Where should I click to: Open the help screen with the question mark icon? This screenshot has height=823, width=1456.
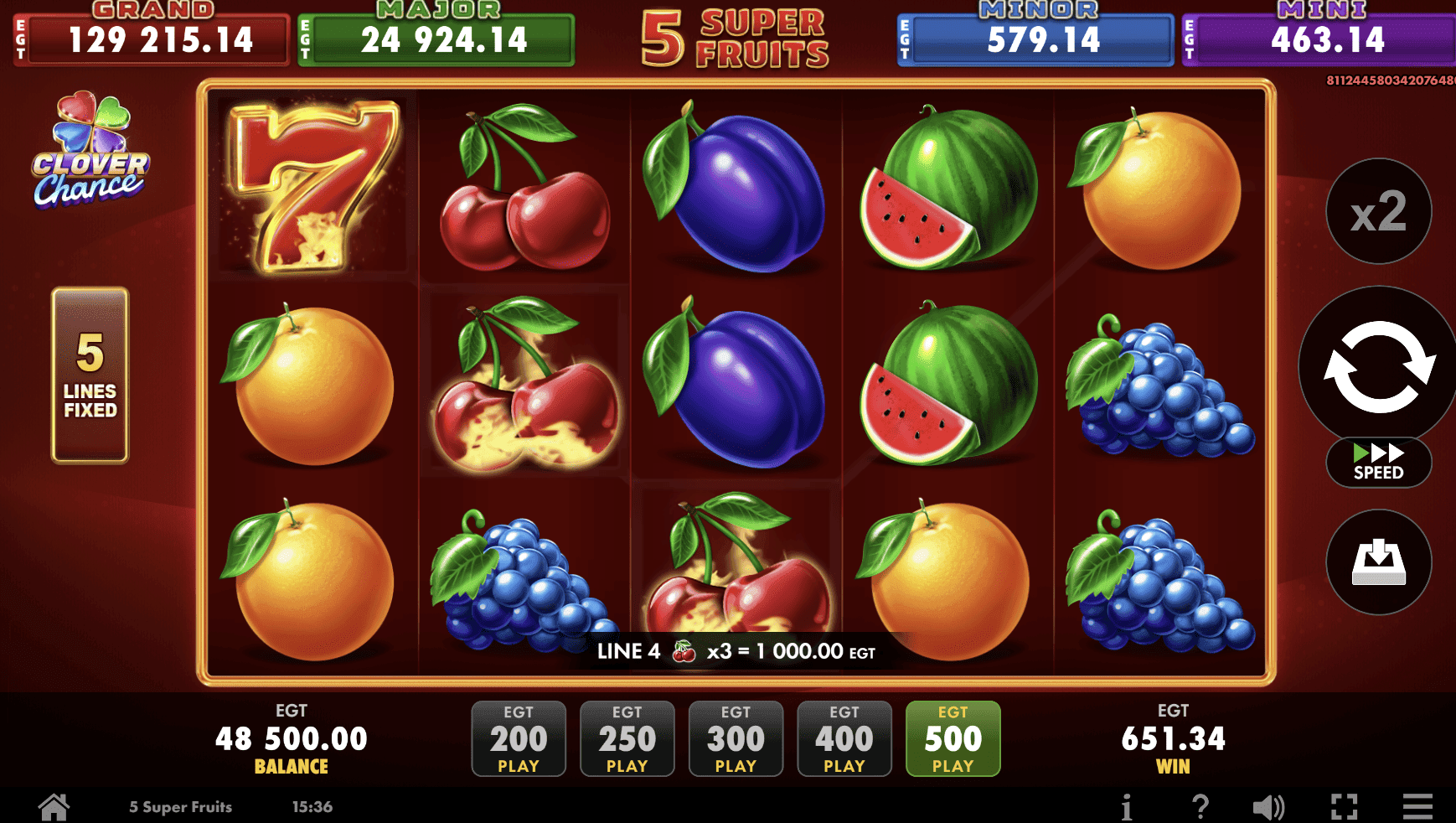click(1200, 805)
